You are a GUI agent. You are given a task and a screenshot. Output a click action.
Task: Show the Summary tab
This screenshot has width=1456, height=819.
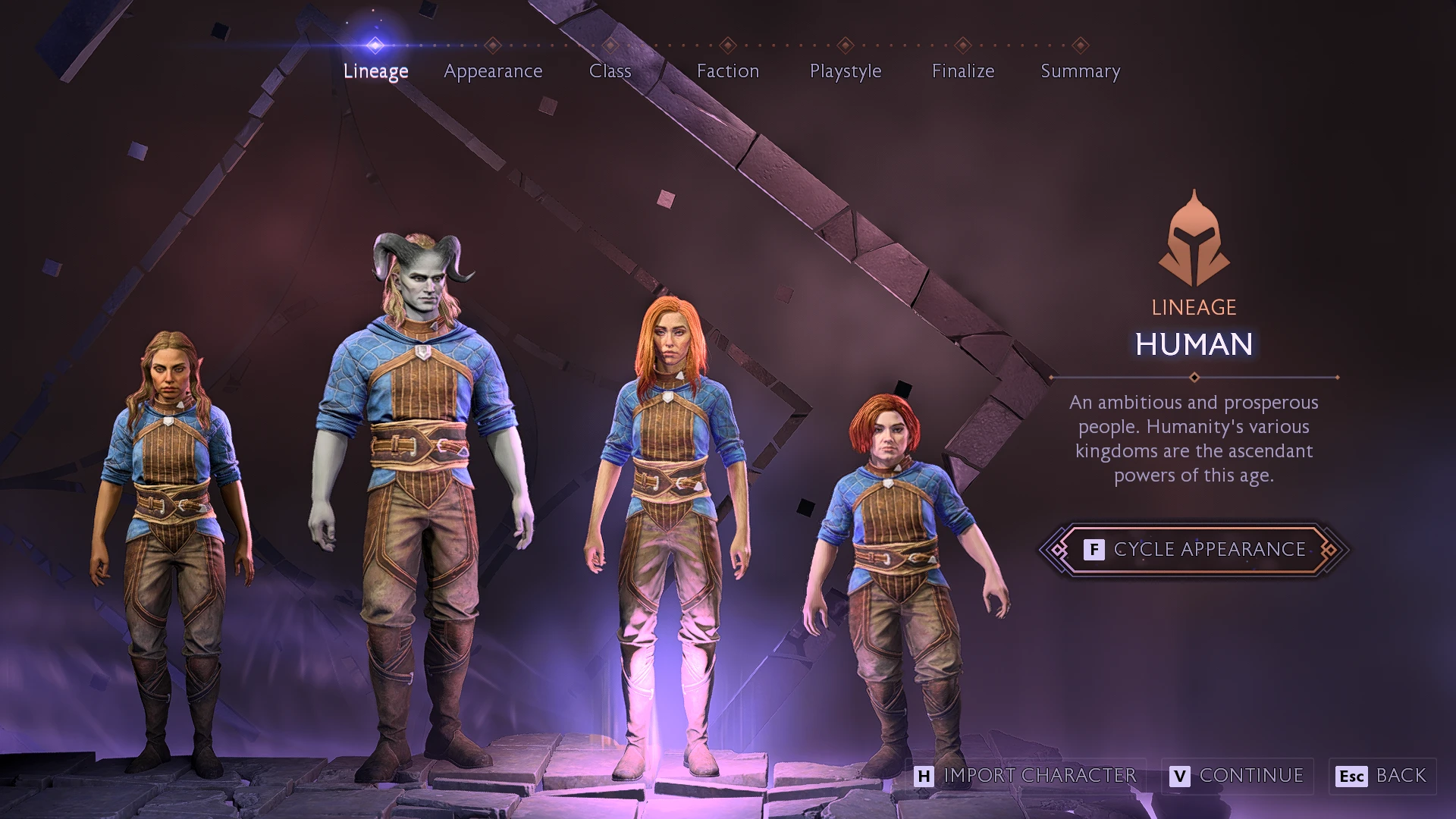click(1080, 71)
